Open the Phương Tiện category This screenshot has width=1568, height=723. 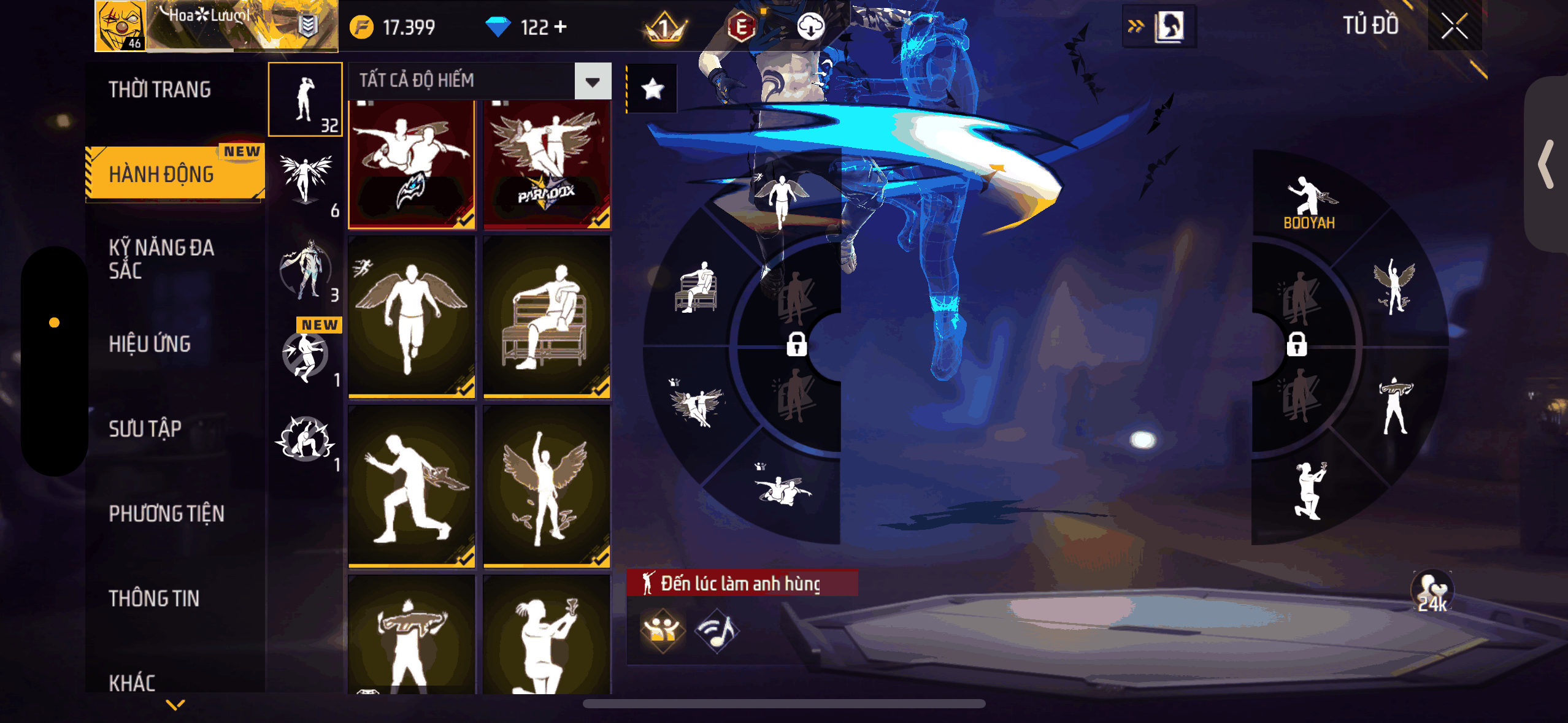pos(166,513)
